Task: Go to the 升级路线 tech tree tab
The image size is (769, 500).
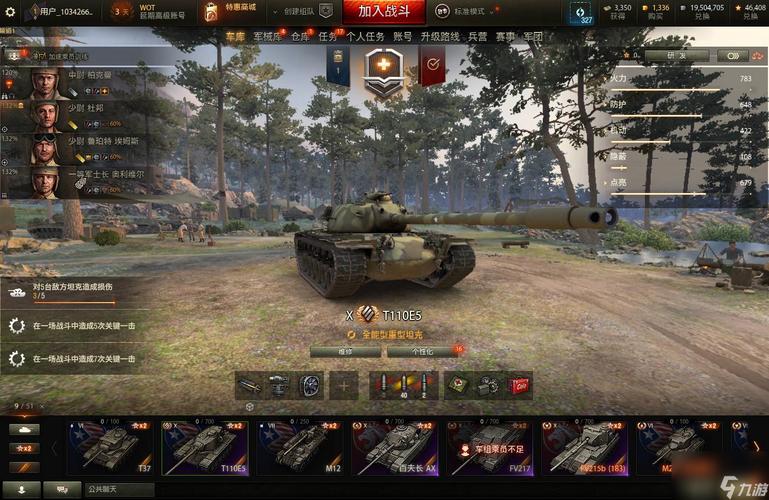Action: tap(439, 37)
